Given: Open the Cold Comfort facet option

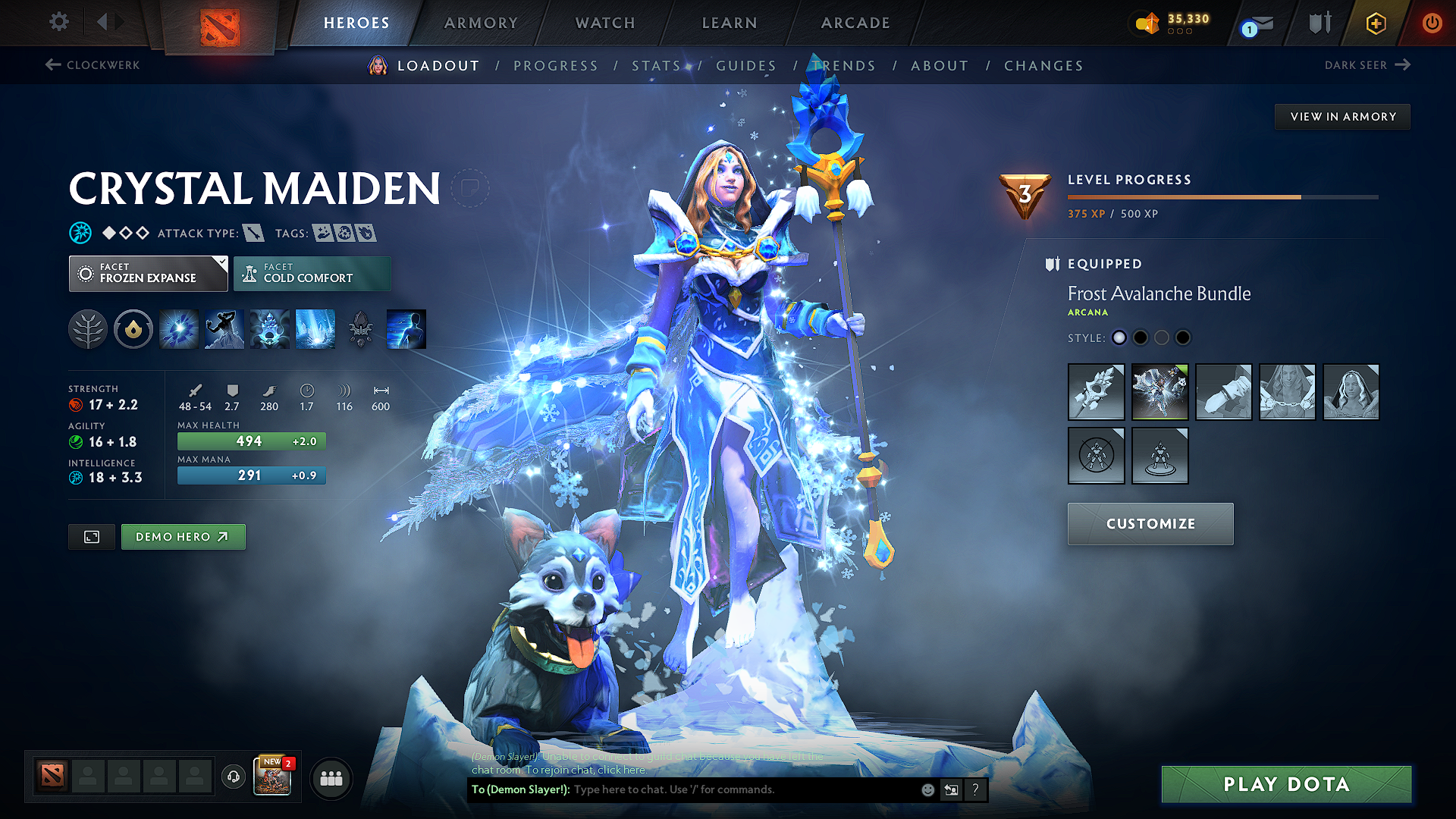Looking at the screenshot, I should click(312, 273).
